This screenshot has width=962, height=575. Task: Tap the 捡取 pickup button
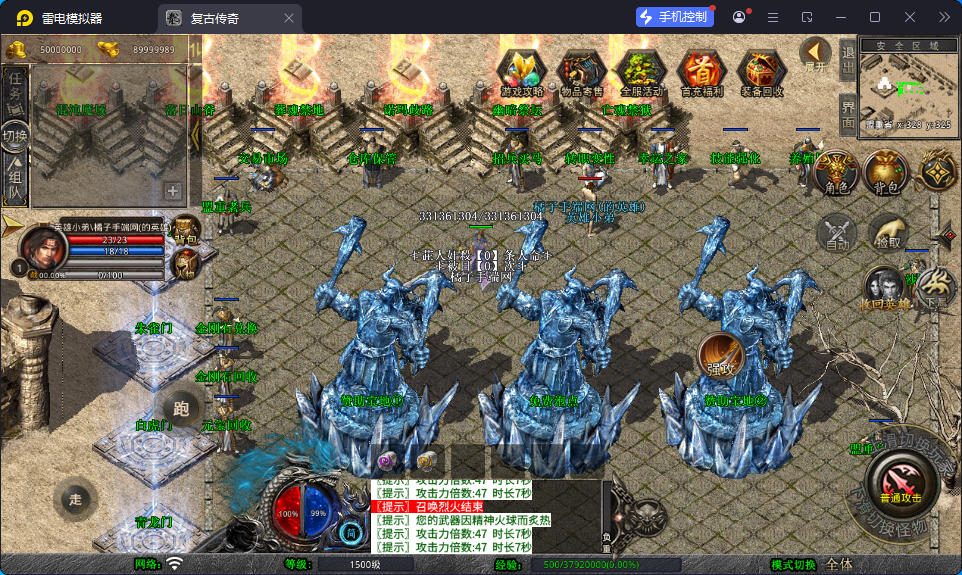(887, 233)
